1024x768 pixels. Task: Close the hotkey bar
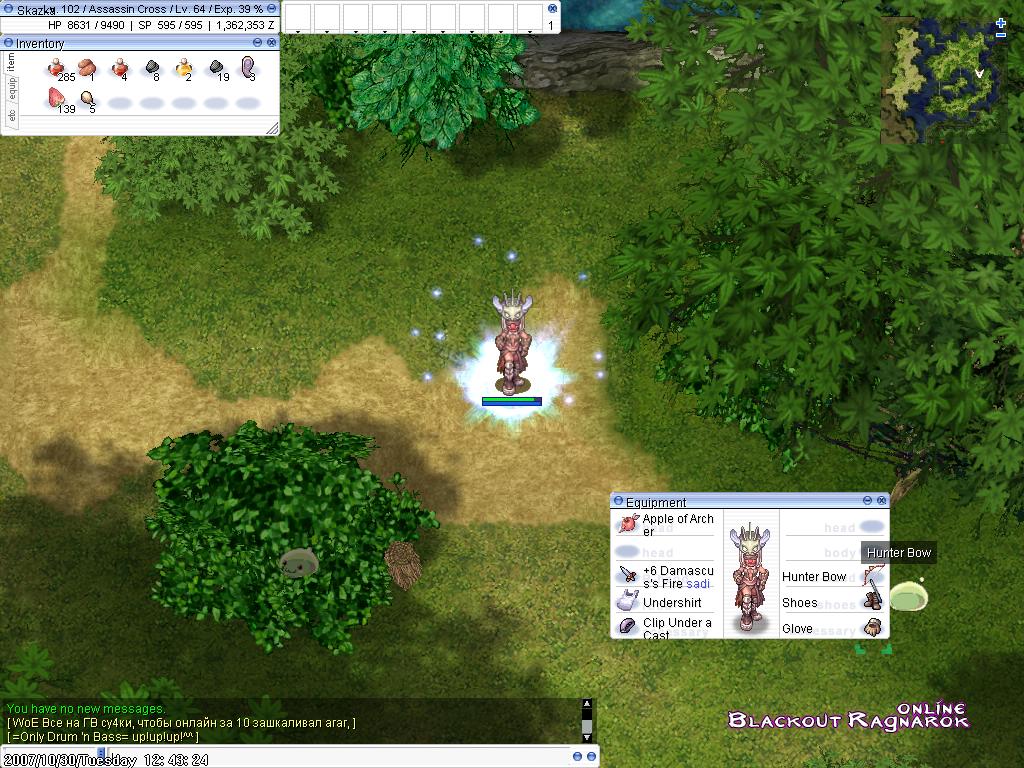coord(553,8)
